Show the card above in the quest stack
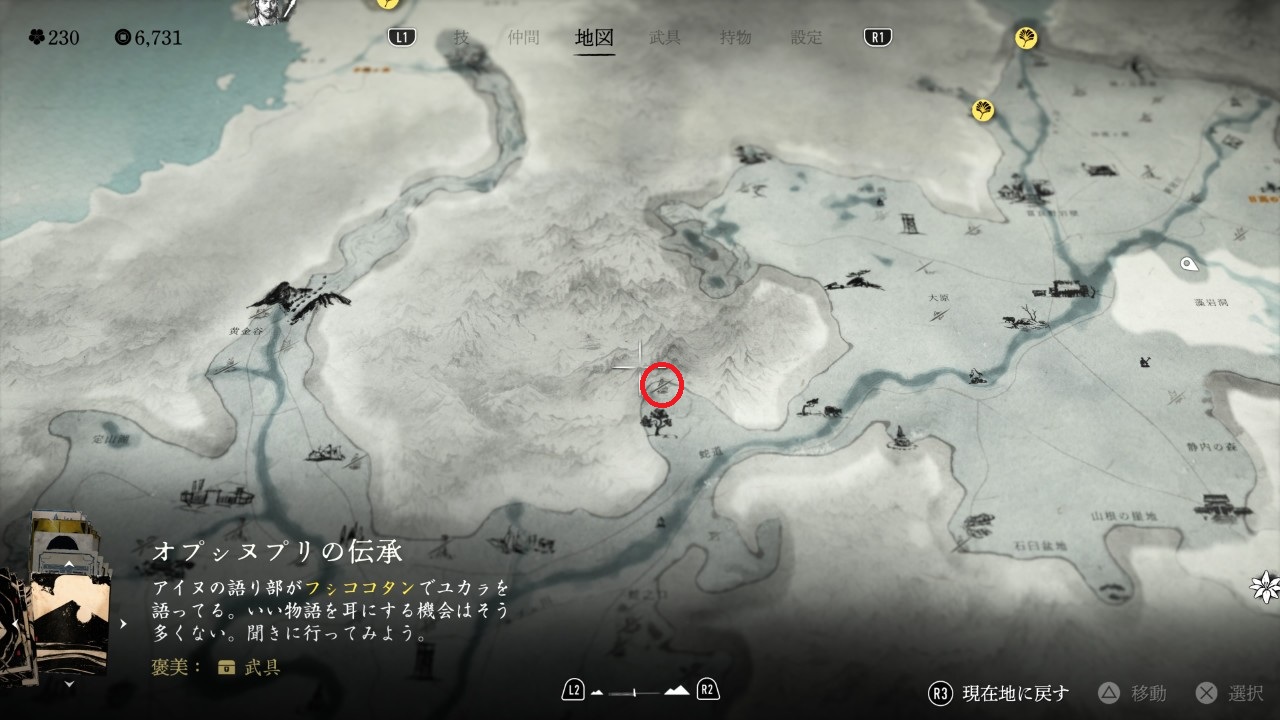Image resolution: width=1280 pixels, height=720 pixels. pos(68,564)
